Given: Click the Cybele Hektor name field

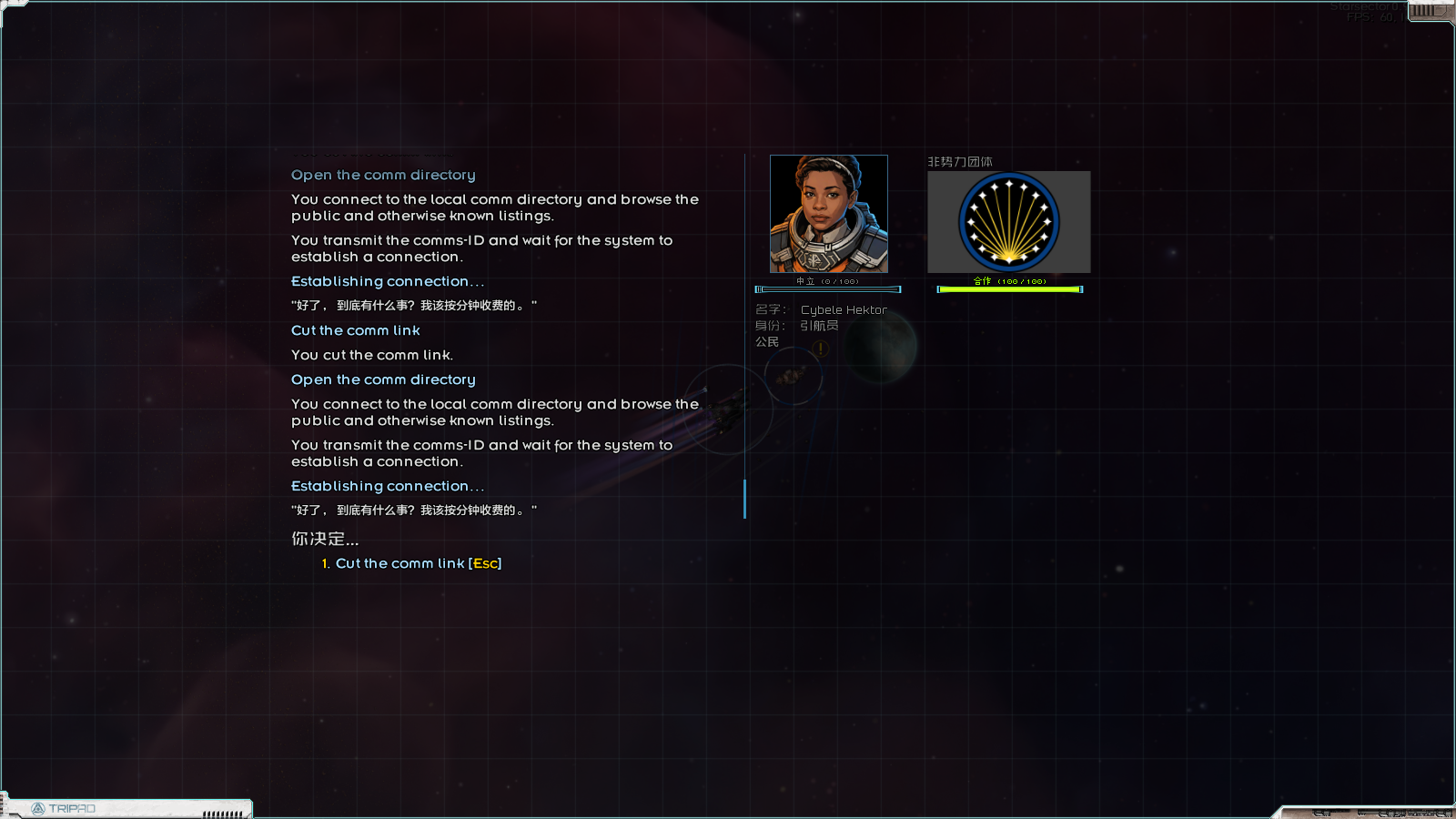Looking at the screenshot, I should click(x=843, y=309).
